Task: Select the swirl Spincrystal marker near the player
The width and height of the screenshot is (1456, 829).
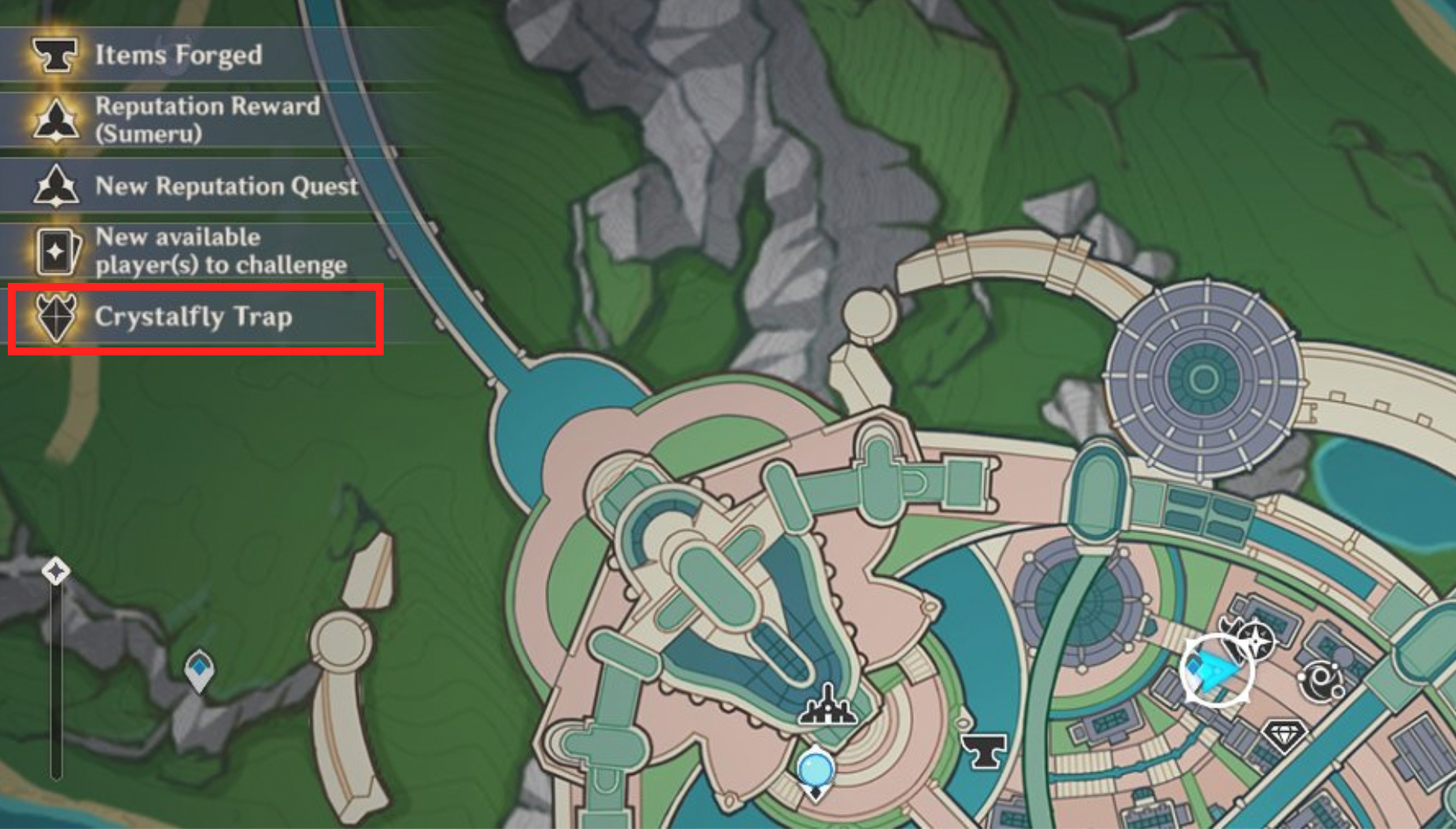Action: (x=1321, y=681)
